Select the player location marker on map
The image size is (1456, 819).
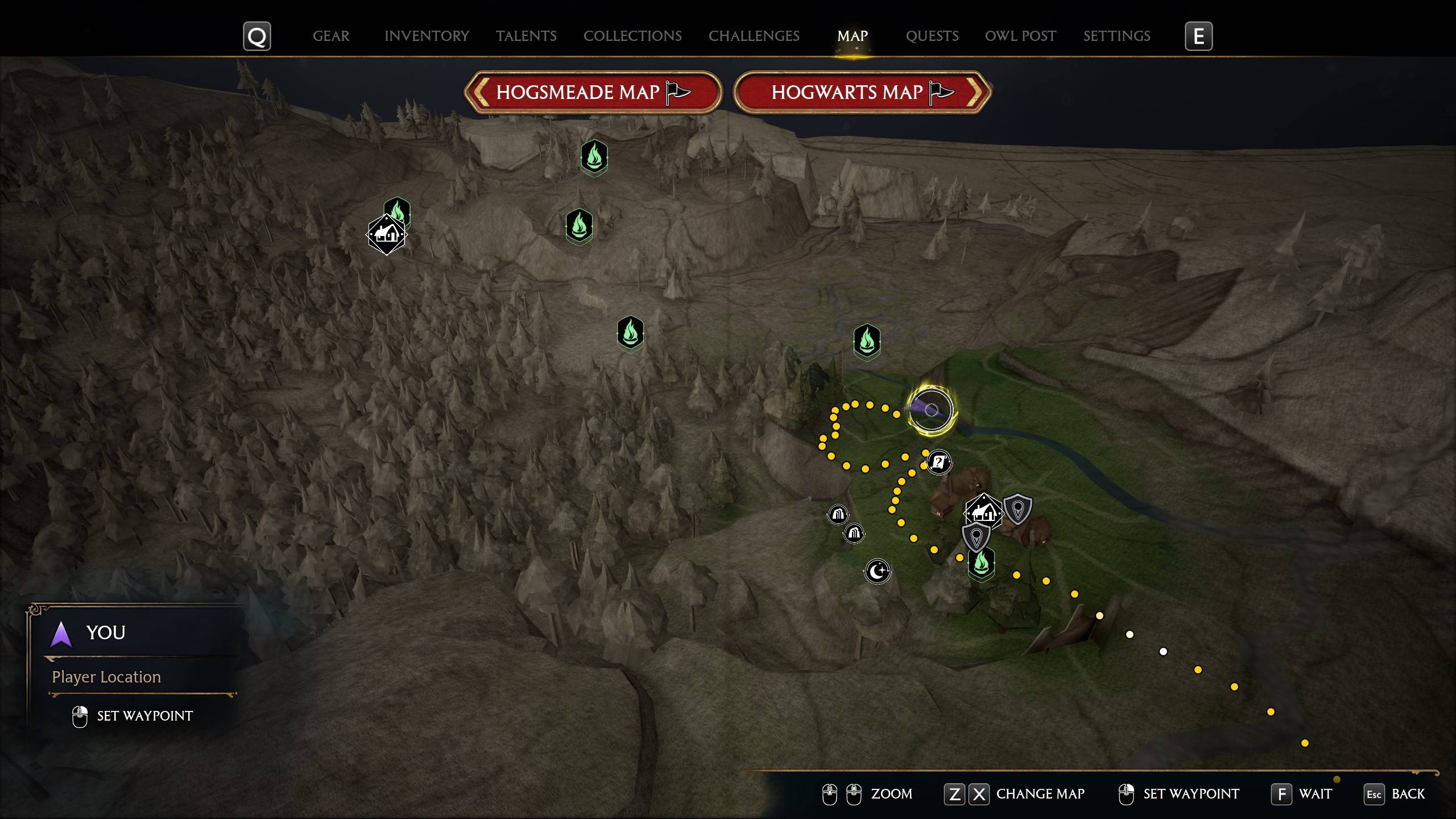pos(931,409)
